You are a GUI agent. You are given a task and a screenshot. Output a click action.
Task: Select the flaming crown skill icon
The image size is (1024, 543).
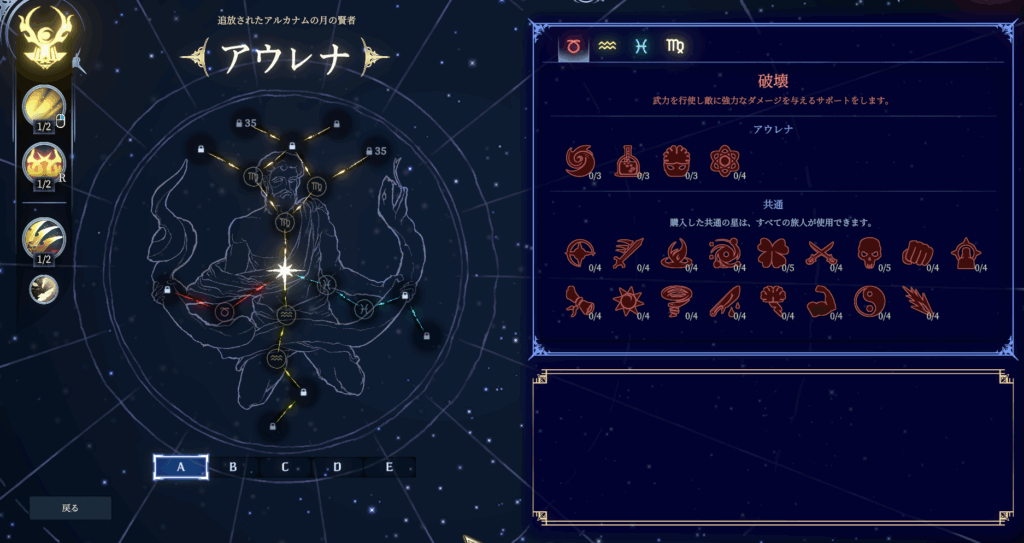tap(44, 162)
